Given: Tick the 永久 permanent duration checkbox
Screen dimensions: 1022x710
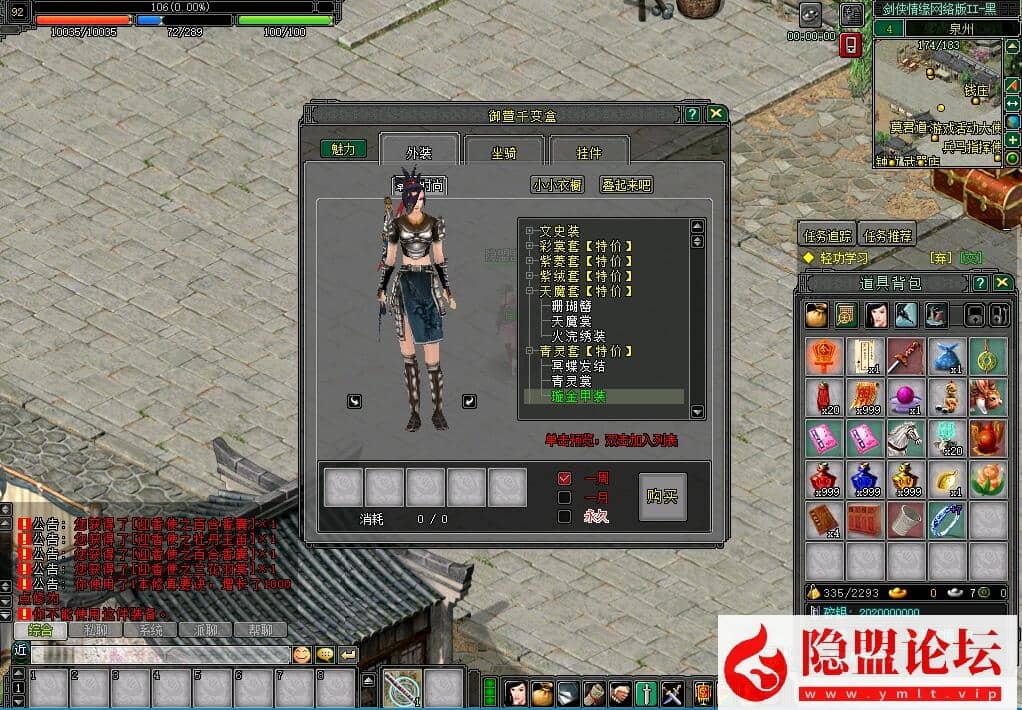Looking at the screenshot, I should (x=565, y=516).
